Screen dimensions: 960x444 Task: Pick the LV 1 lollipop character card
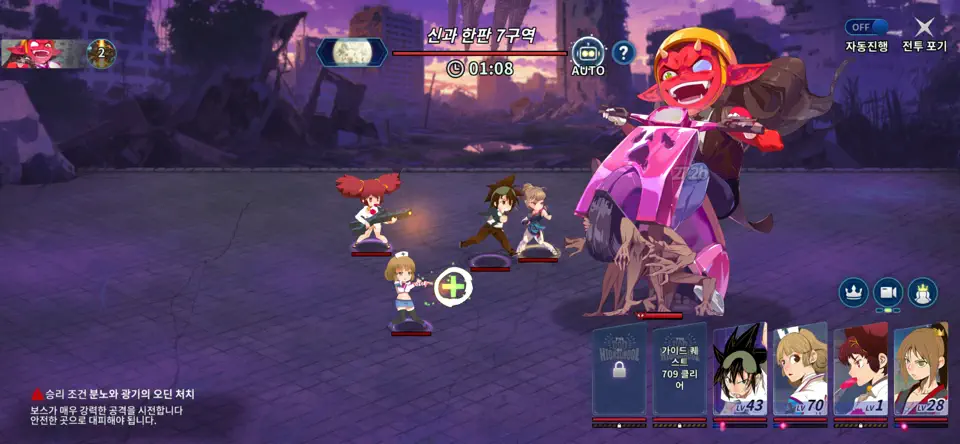coord(861,370)
